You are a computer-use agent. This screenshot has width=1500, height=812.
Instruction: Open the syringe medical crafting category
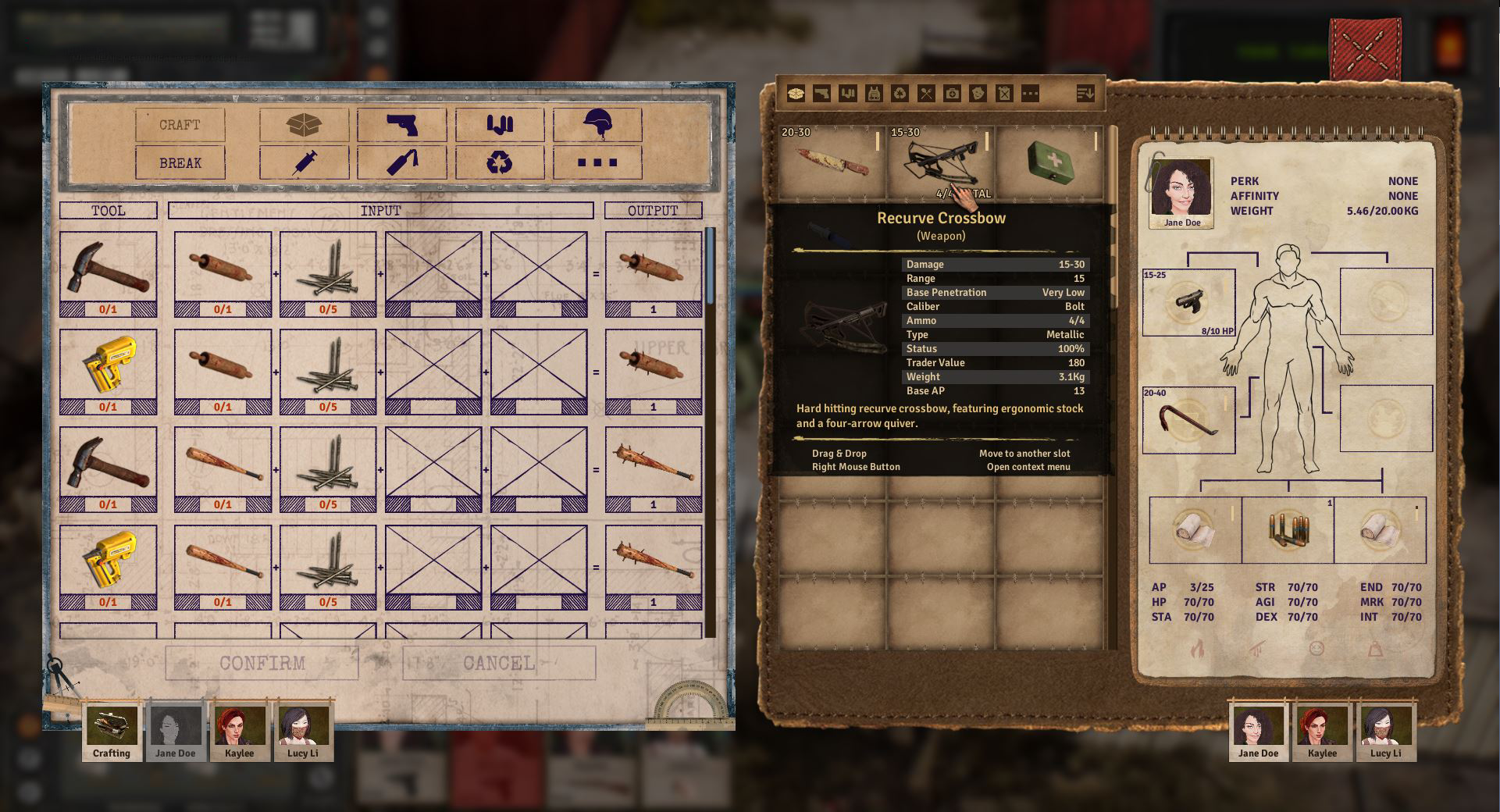[x=304, y=163]
